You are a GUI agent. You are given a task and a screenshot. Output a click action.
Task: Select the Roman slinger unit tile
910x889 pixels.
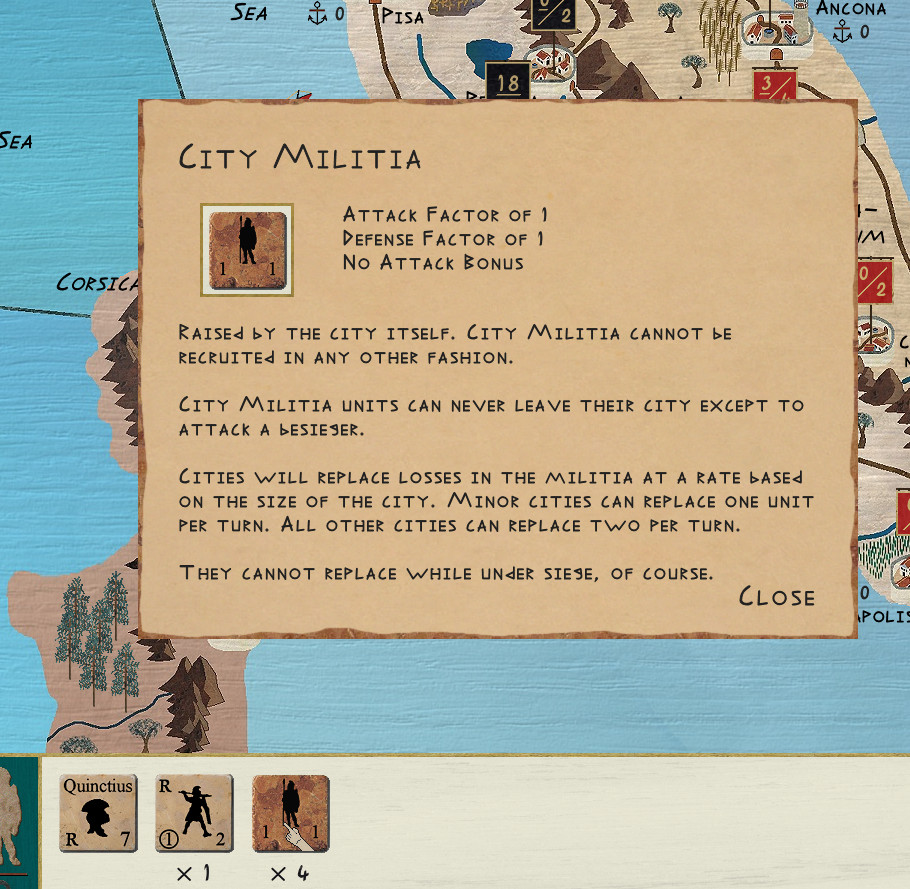[x=194, y=813]
